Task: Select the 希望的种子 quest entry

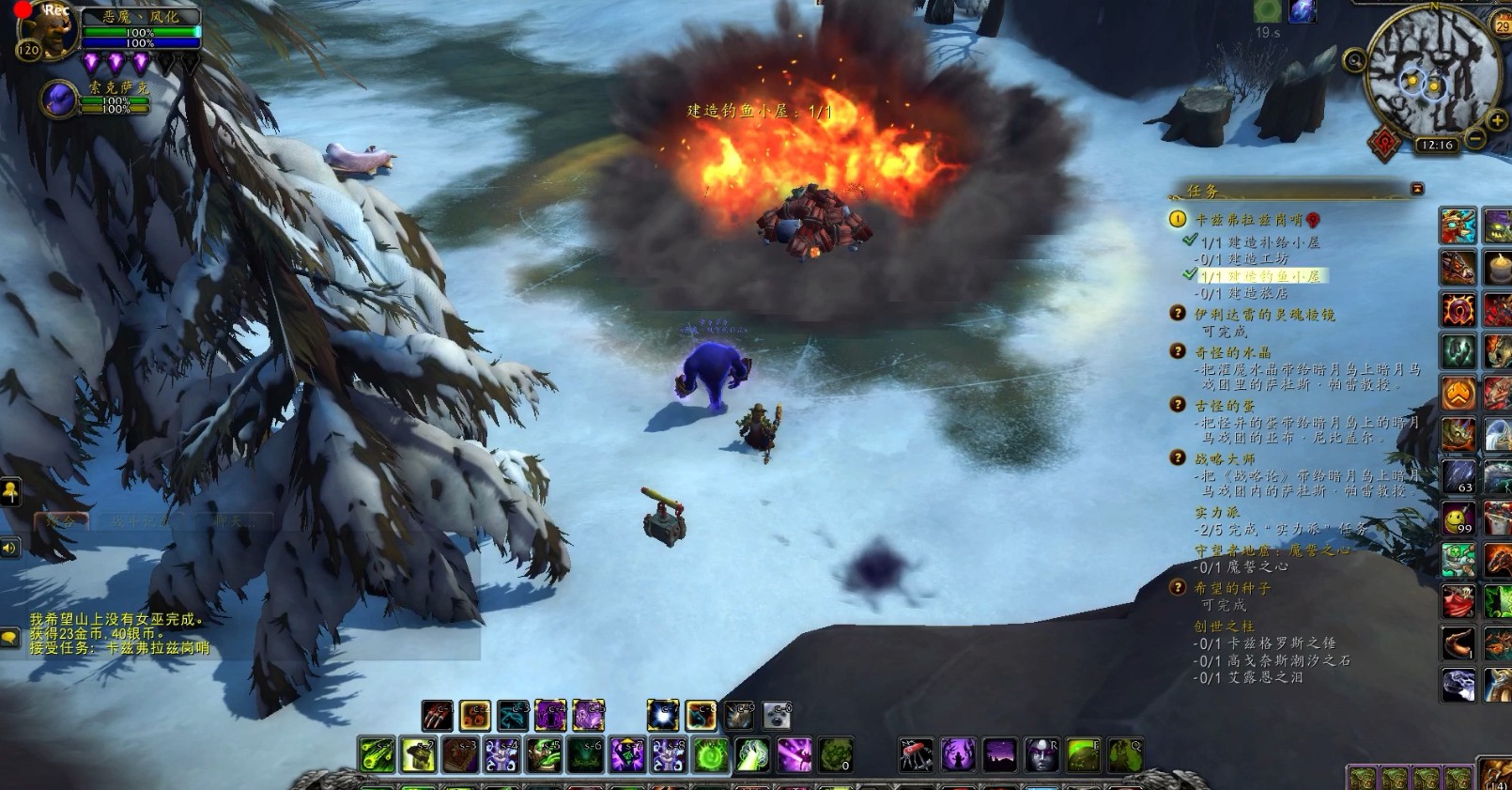Action: pyautogui.click(x=1232, y=588)
